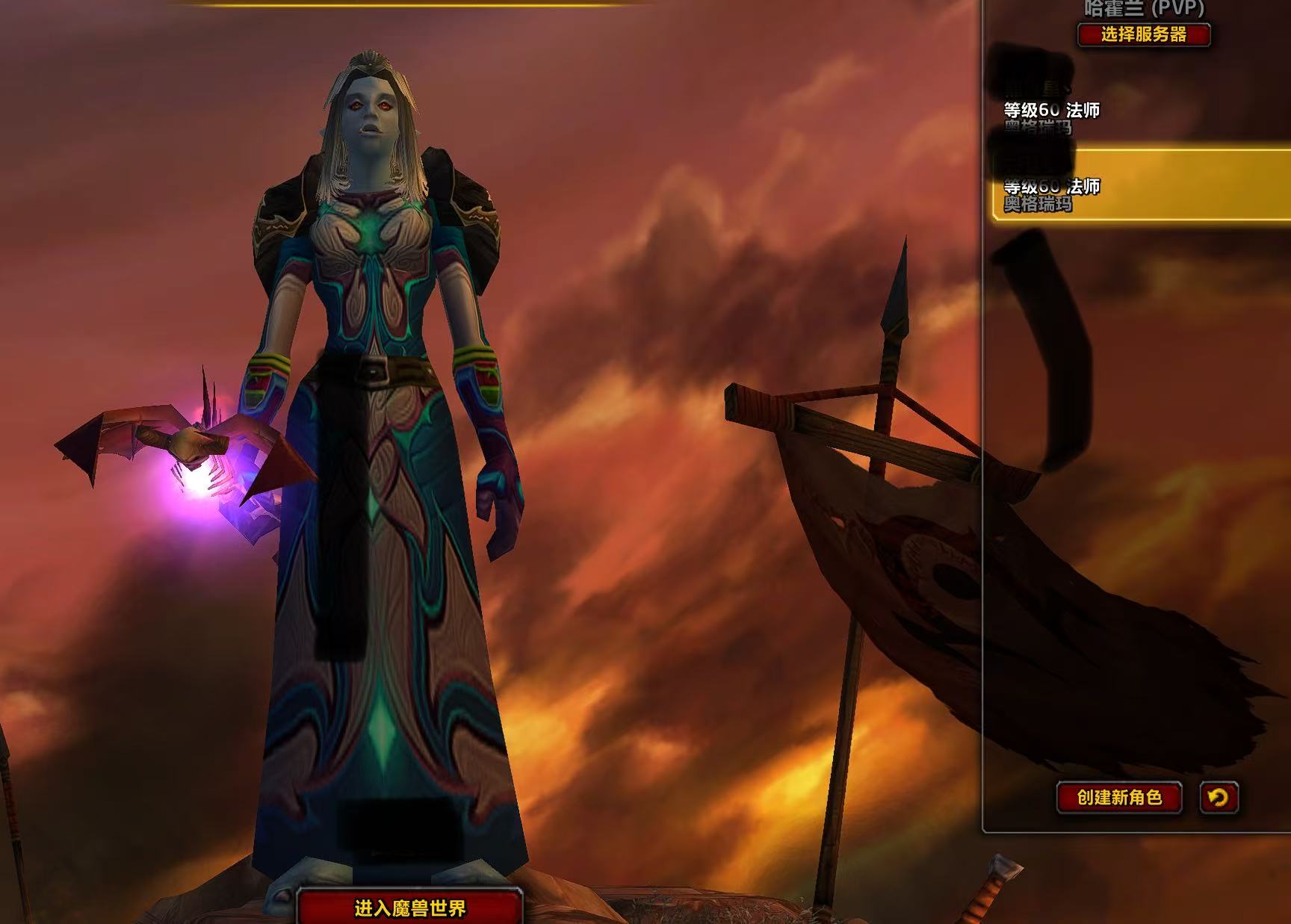
Task: Choose 创建新角色 to create a character
Action: [1118, 797]
